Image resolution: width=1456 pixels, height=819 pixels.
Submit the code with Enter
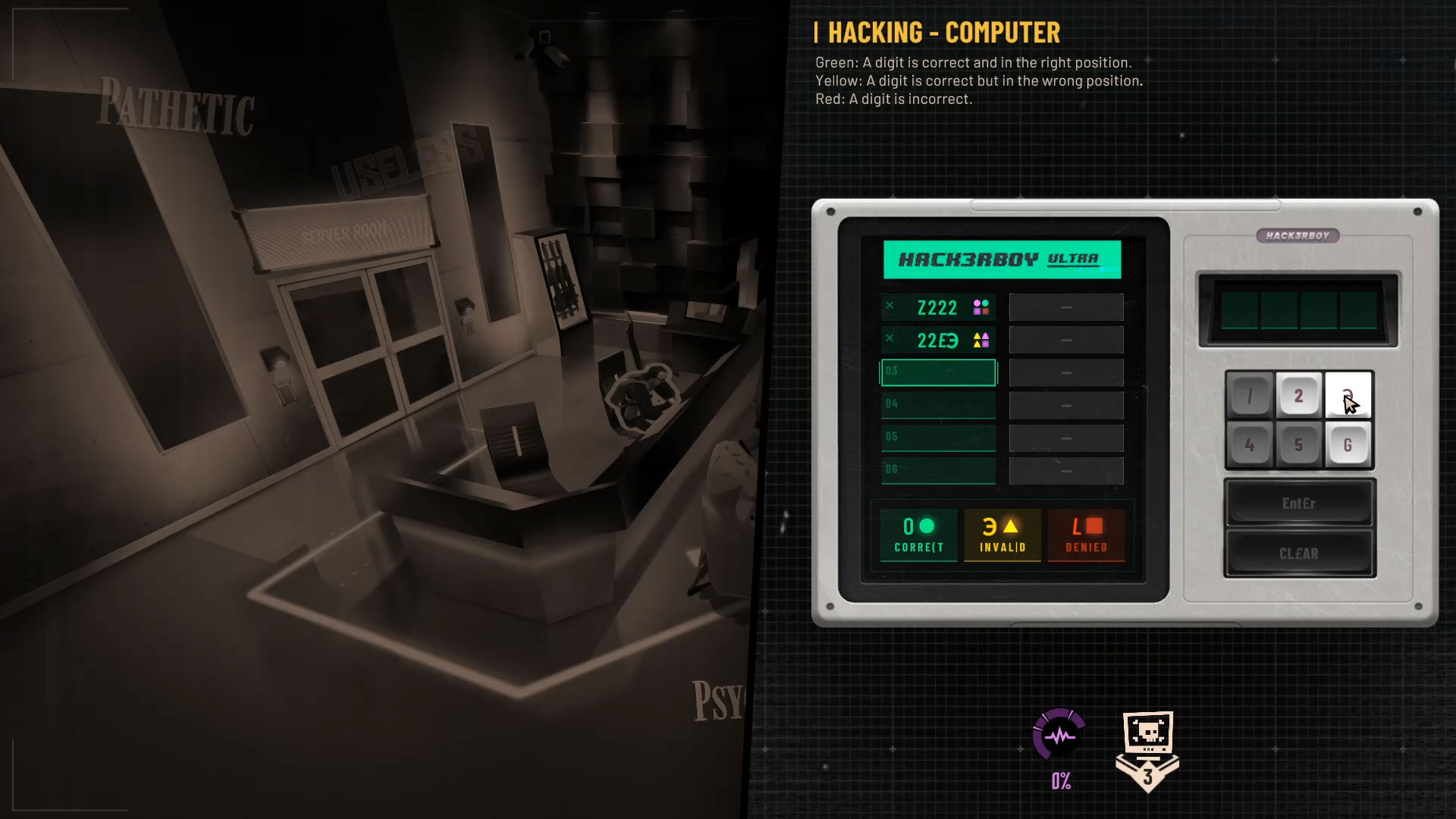tap(1298, 504)
